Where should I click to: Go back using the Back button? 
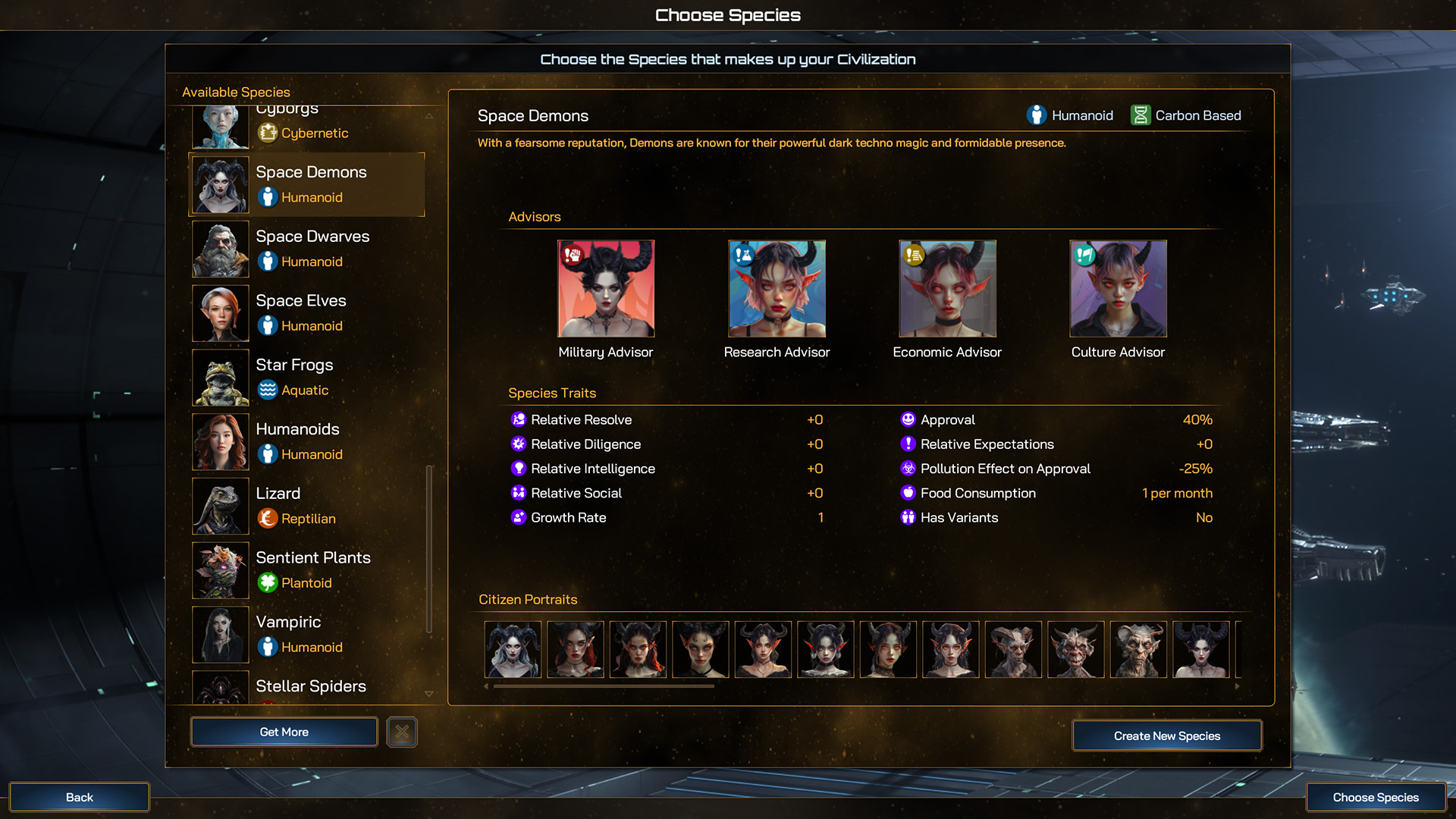[x=79, y=797]
